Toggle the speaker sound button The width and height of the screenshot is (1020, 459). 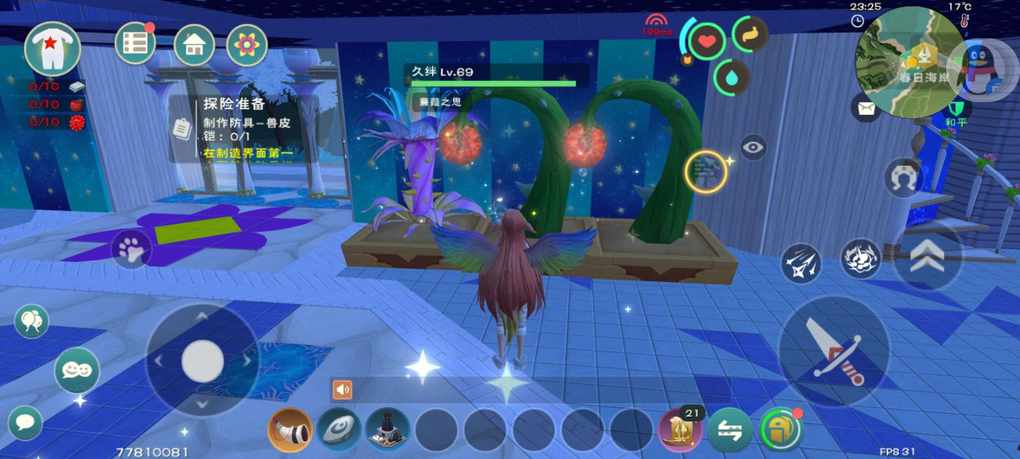(343, 389)
